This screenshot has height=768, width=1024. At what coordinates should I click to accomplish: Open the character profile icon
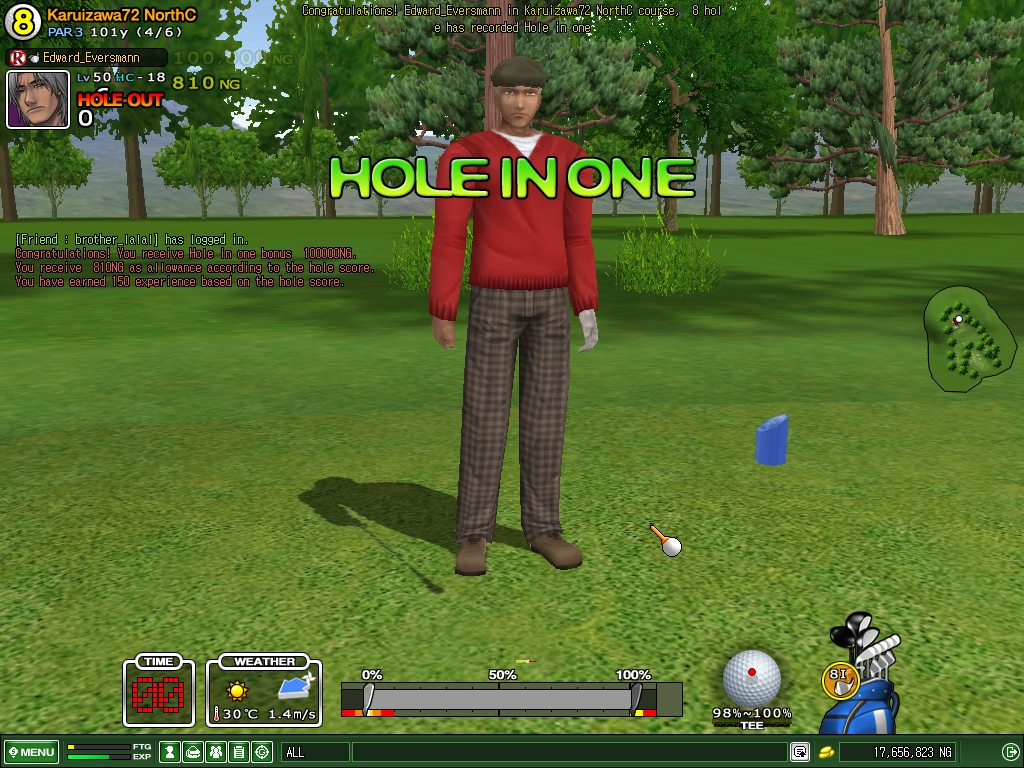171,752
